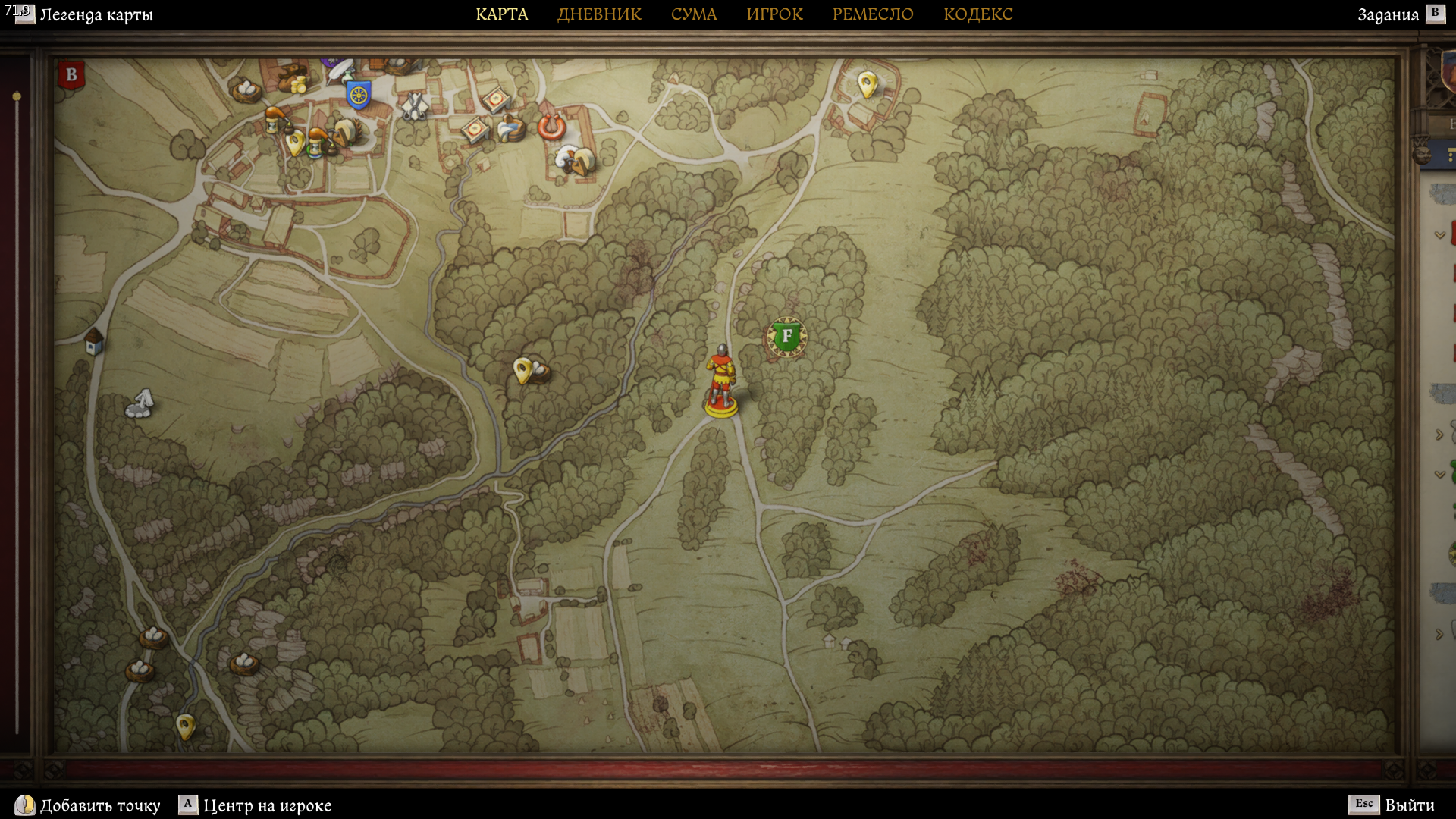The height and width of the screenshot is (819, 1456).
Task: Select the ИГРОК tab
Action: 774,14
